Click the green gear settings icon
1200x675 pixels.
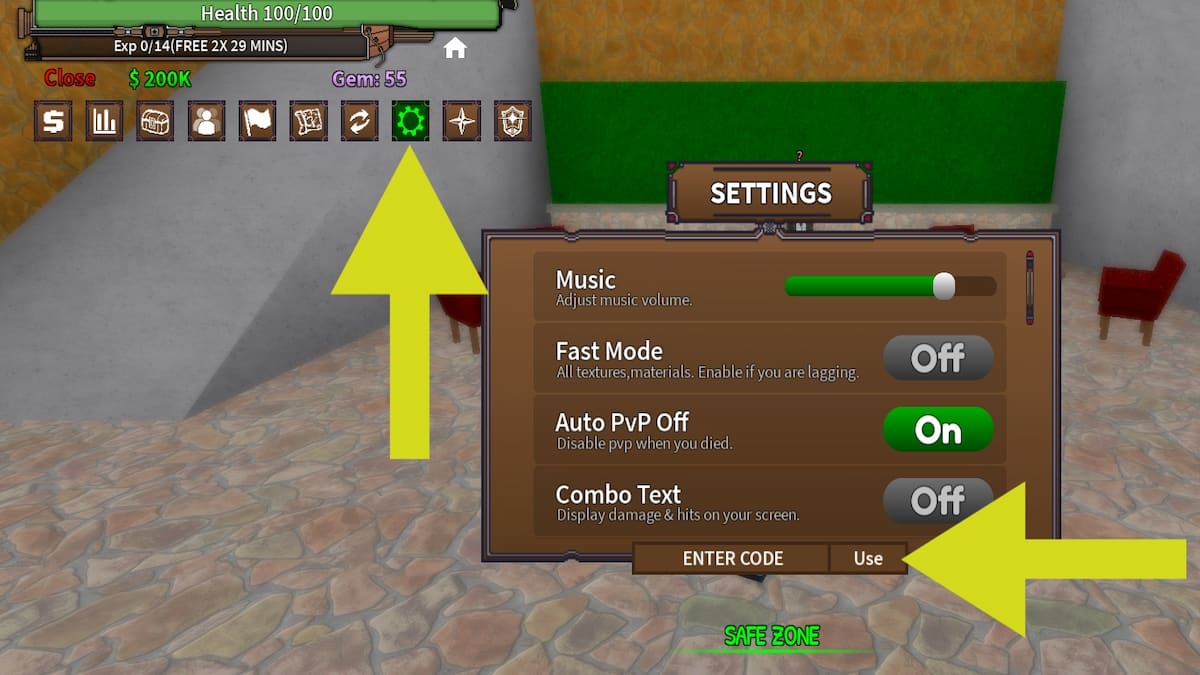point(410,121)
